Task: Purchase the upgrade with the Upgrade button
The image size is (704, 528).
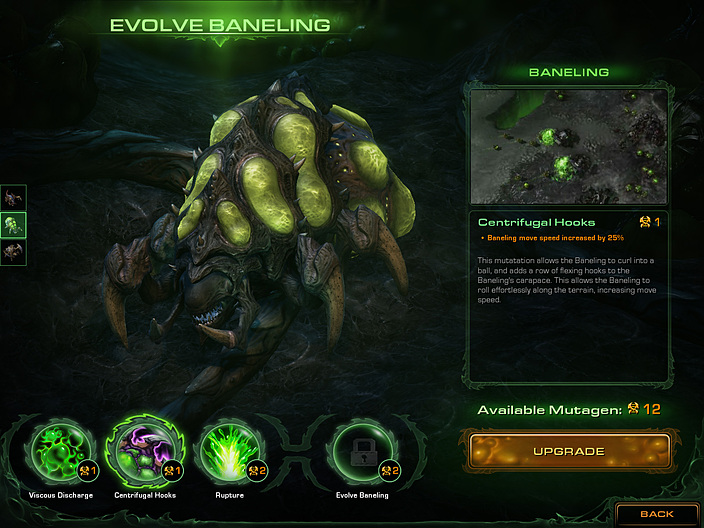Action: coord(568,451)
